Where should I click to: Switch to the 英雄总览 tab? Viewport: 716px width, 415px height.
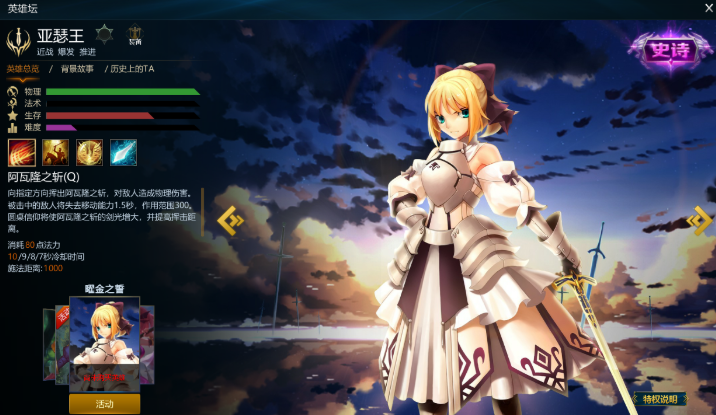[x=22, y=68]
